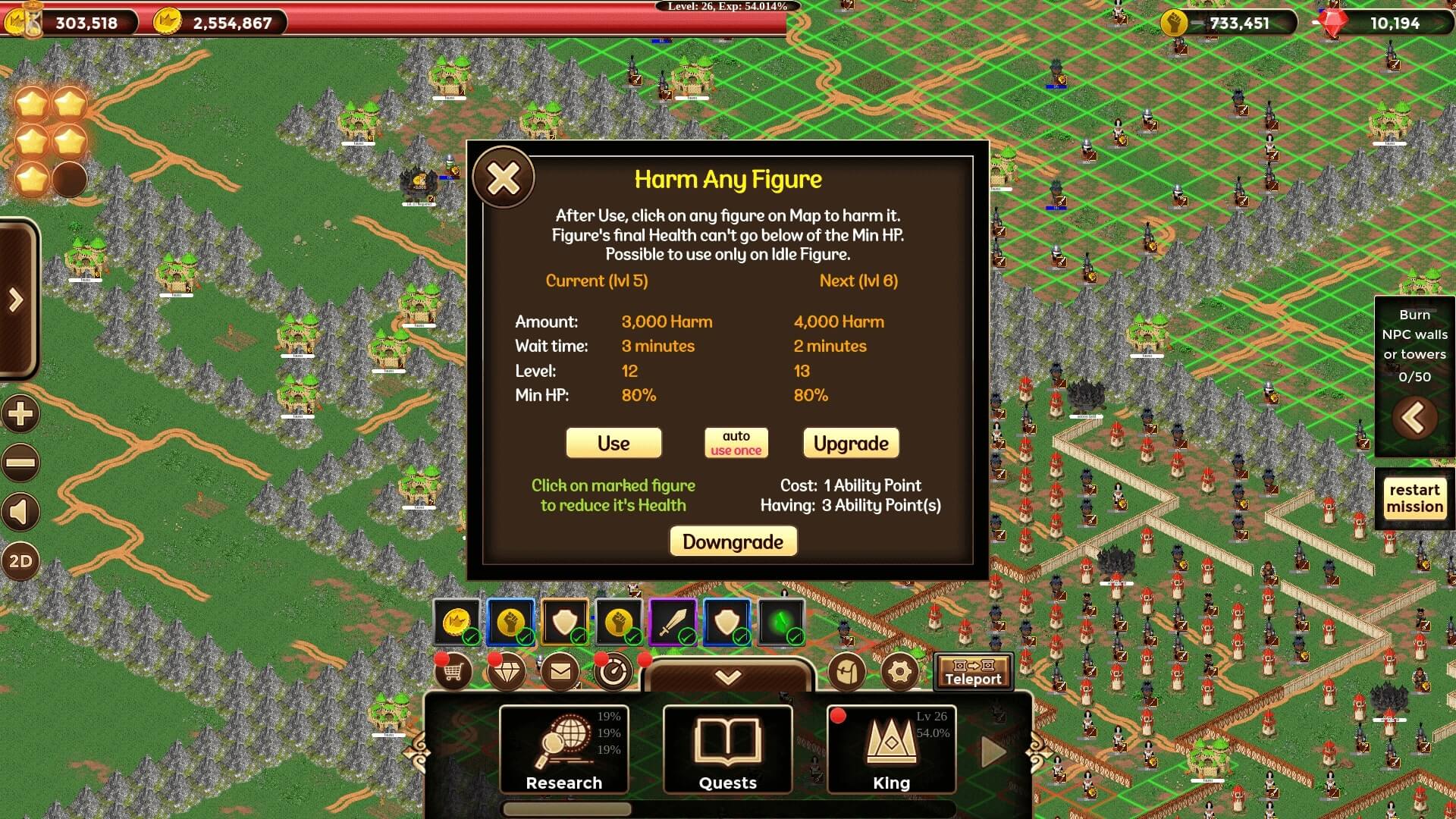The width and height of the screenshot is (1456, 819).
Task: Open the mail envelope
Action: pos(560,672)
